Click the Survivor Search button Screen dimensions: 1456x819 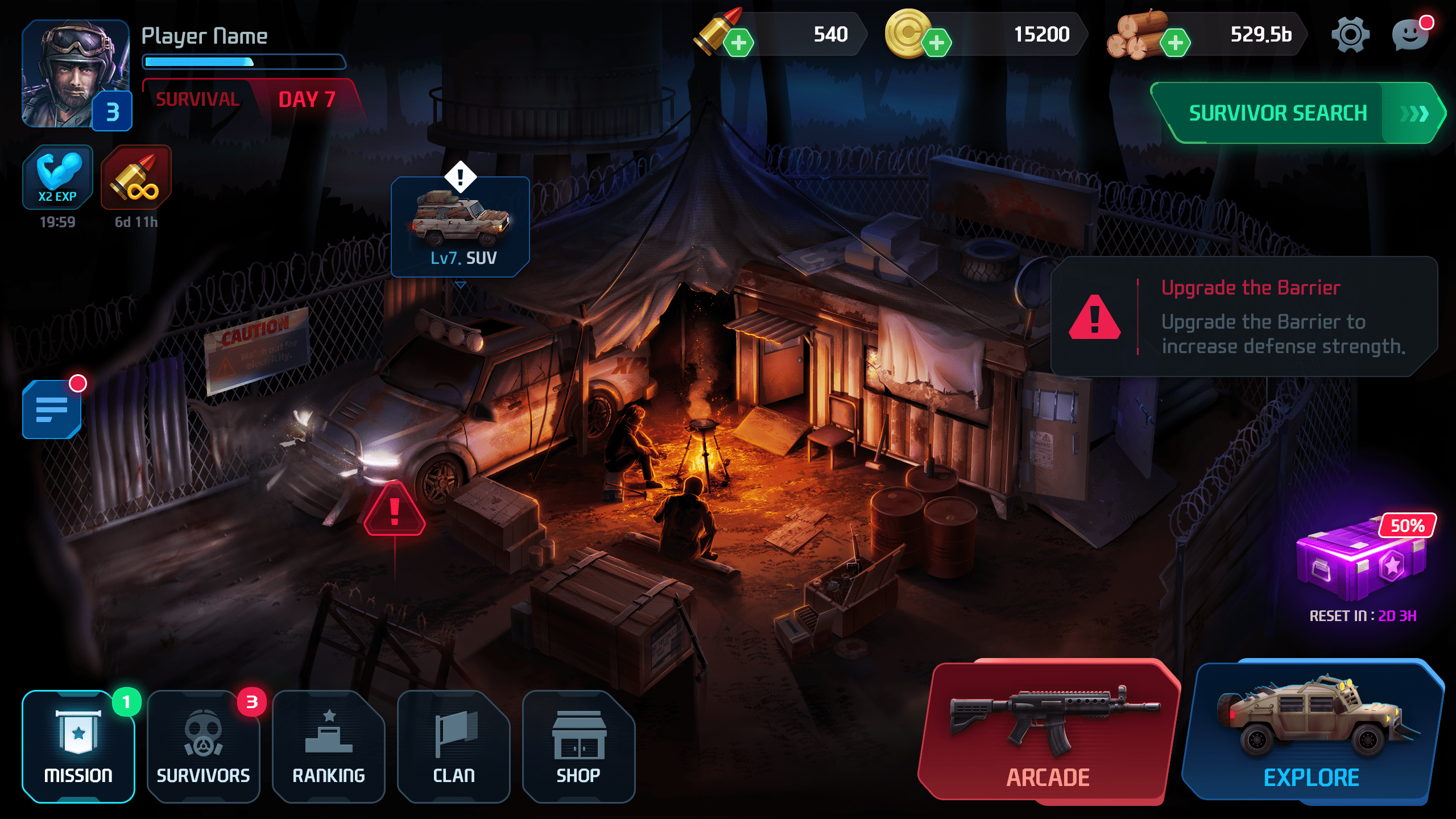click(x=1297, y=113)
